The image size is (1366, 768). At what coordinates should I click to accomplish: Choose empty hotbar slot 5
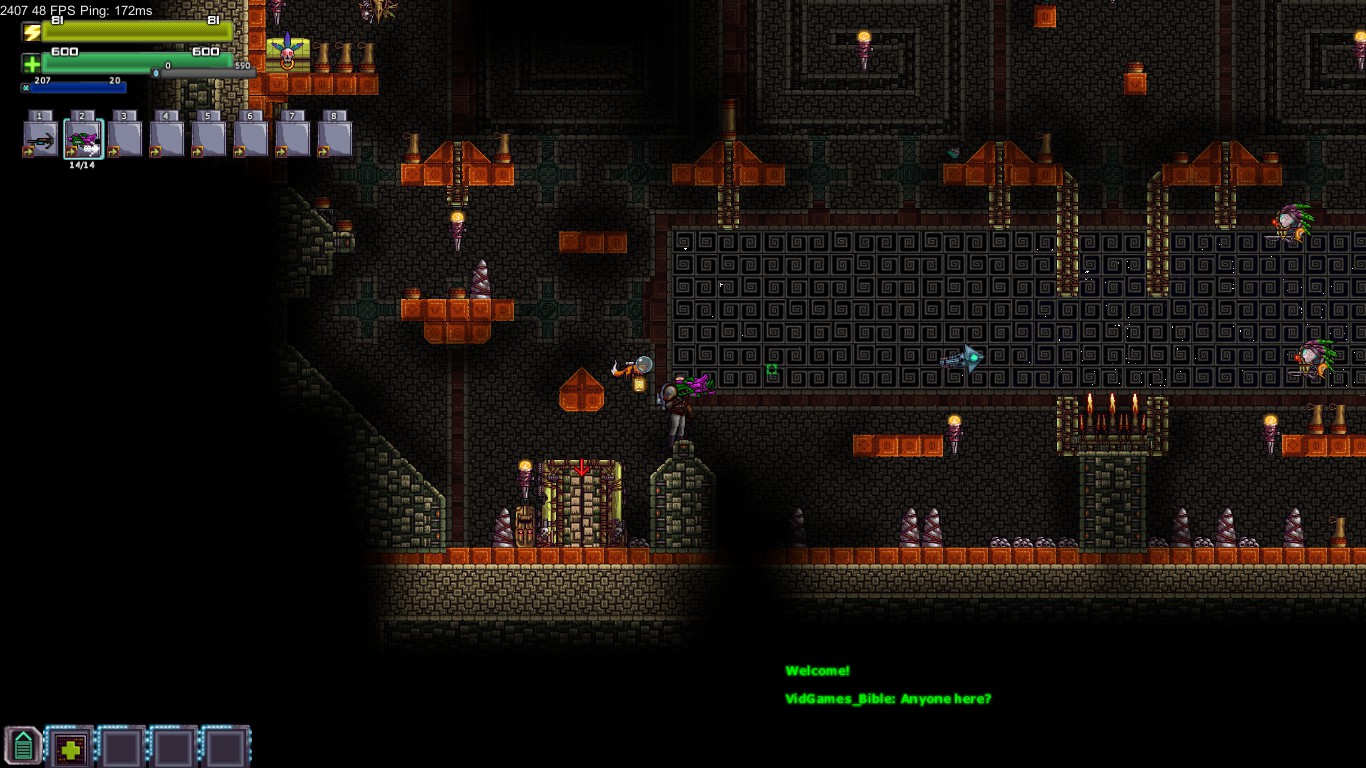click(x=209, y=140)
